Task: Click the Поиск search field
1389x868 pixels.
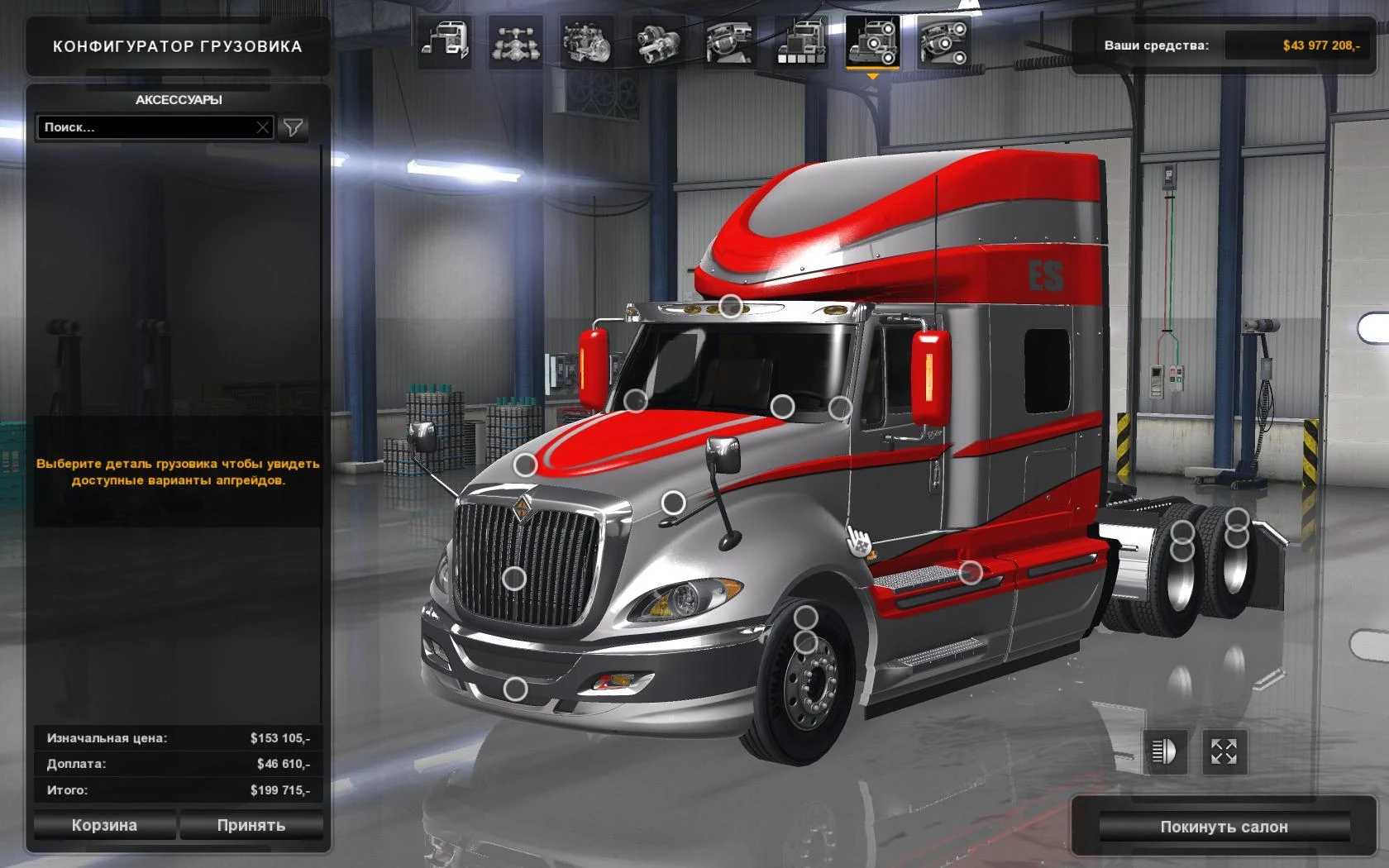Action: [x=147, y=127]
